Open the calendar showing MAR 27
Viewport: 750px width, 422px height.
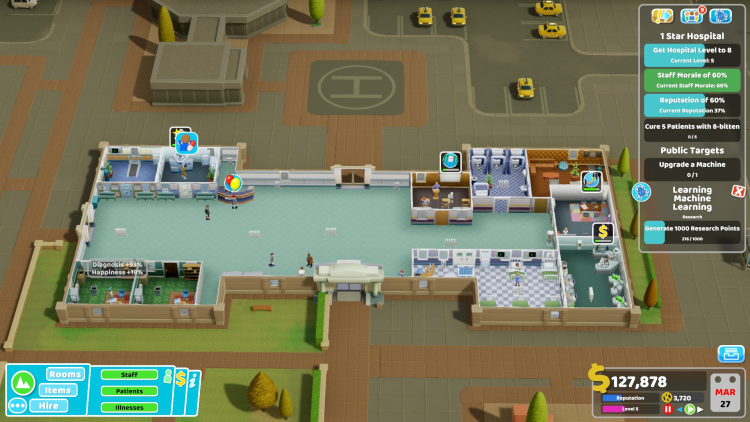click(x=726, y=391)
